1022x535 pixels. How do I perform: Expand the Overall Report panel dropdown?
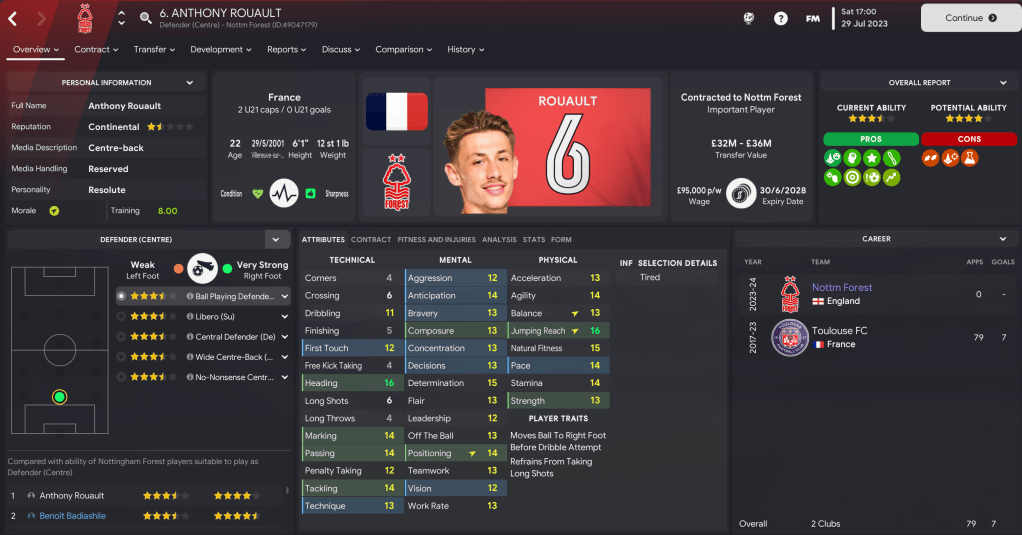1001,83
